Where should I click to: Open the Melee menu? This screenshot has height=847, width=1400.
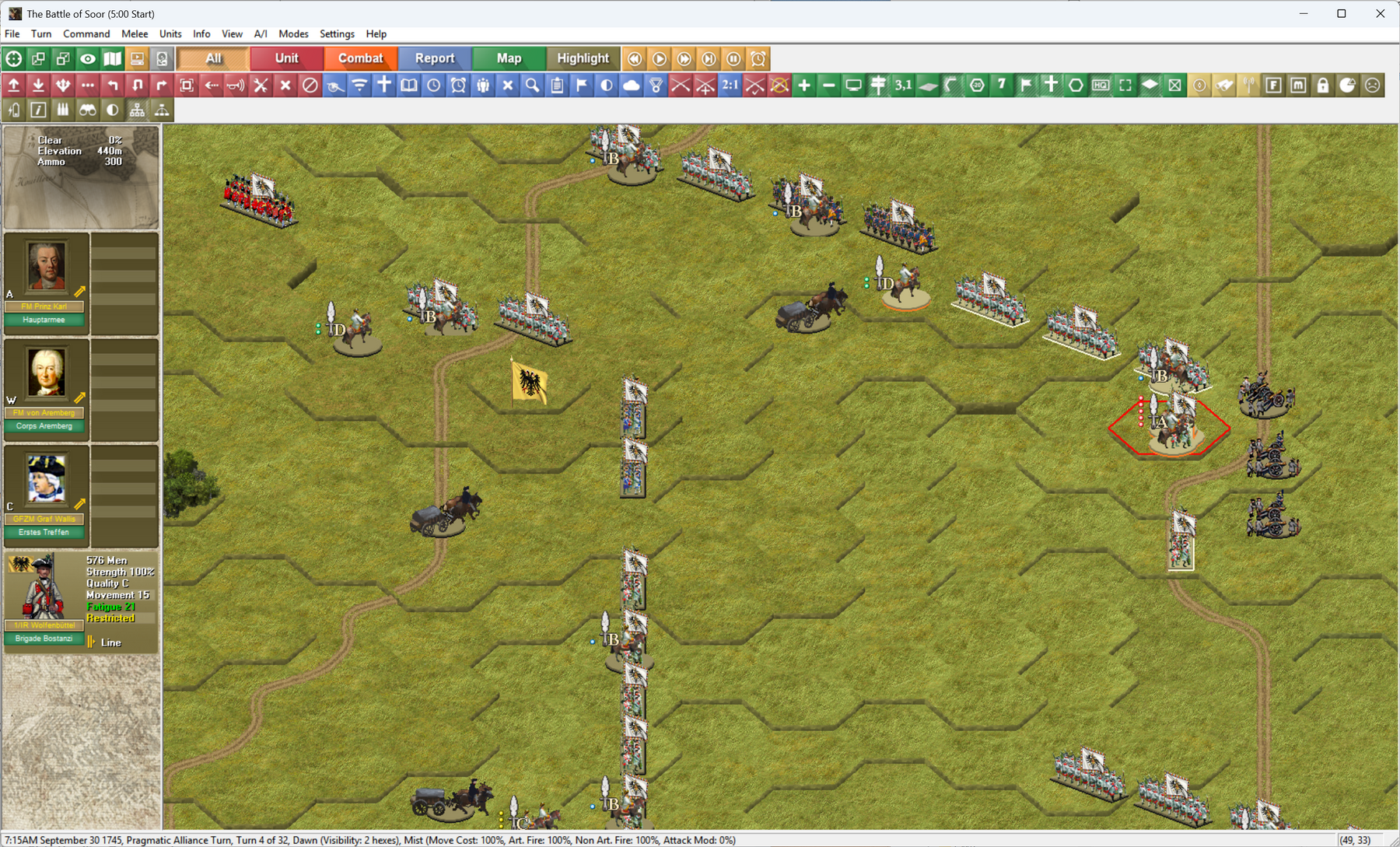pyautogui.click(x=134, y=33)
